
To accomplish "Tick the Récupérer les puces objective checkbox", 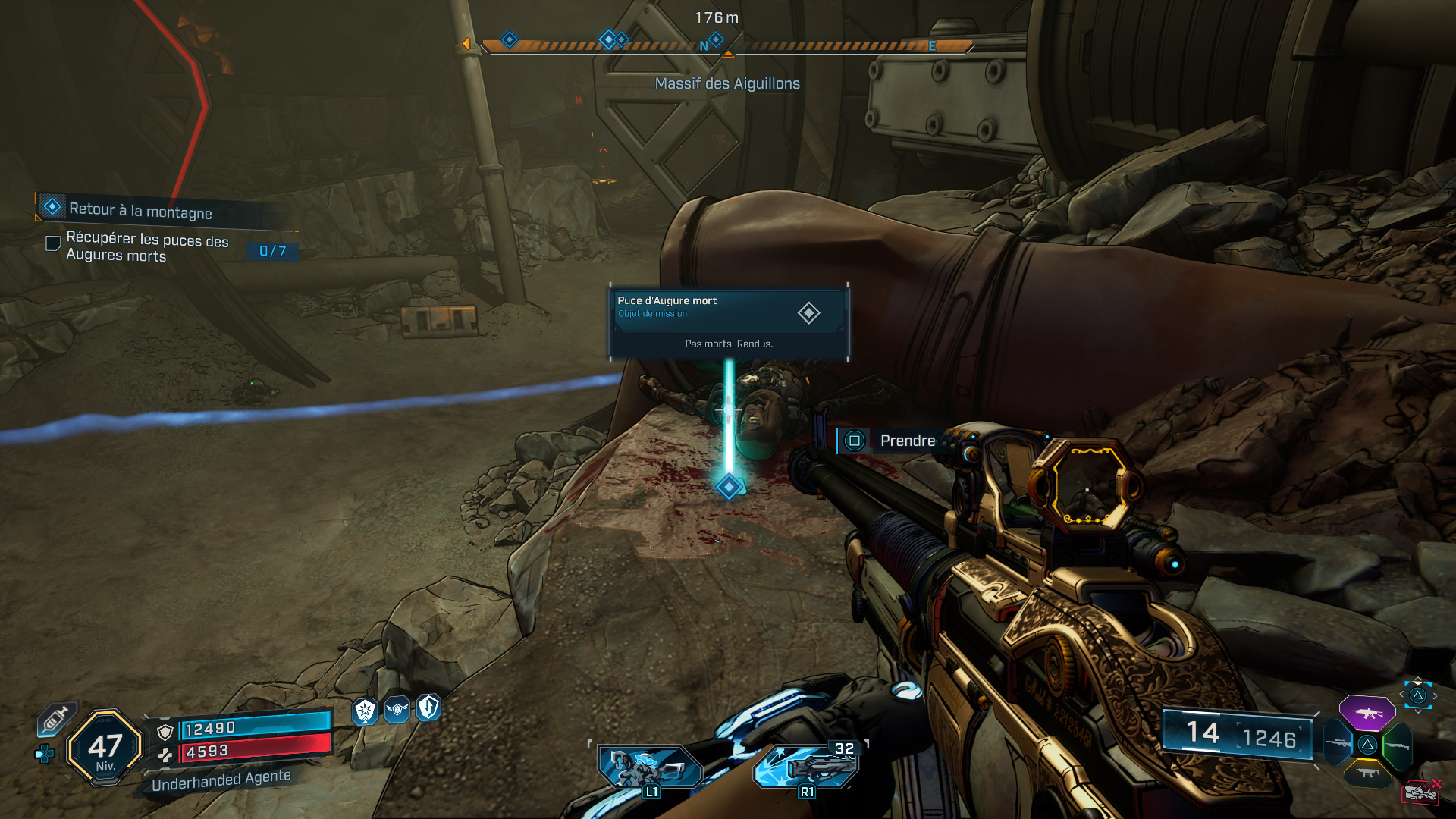I will (x=53, y=243).
